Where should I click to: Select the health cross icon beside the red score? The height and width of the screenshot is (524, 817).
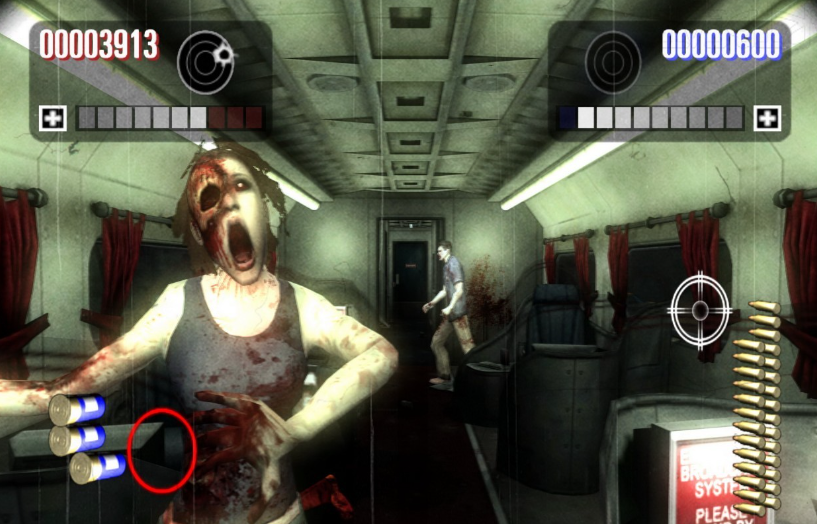(53, 118)
